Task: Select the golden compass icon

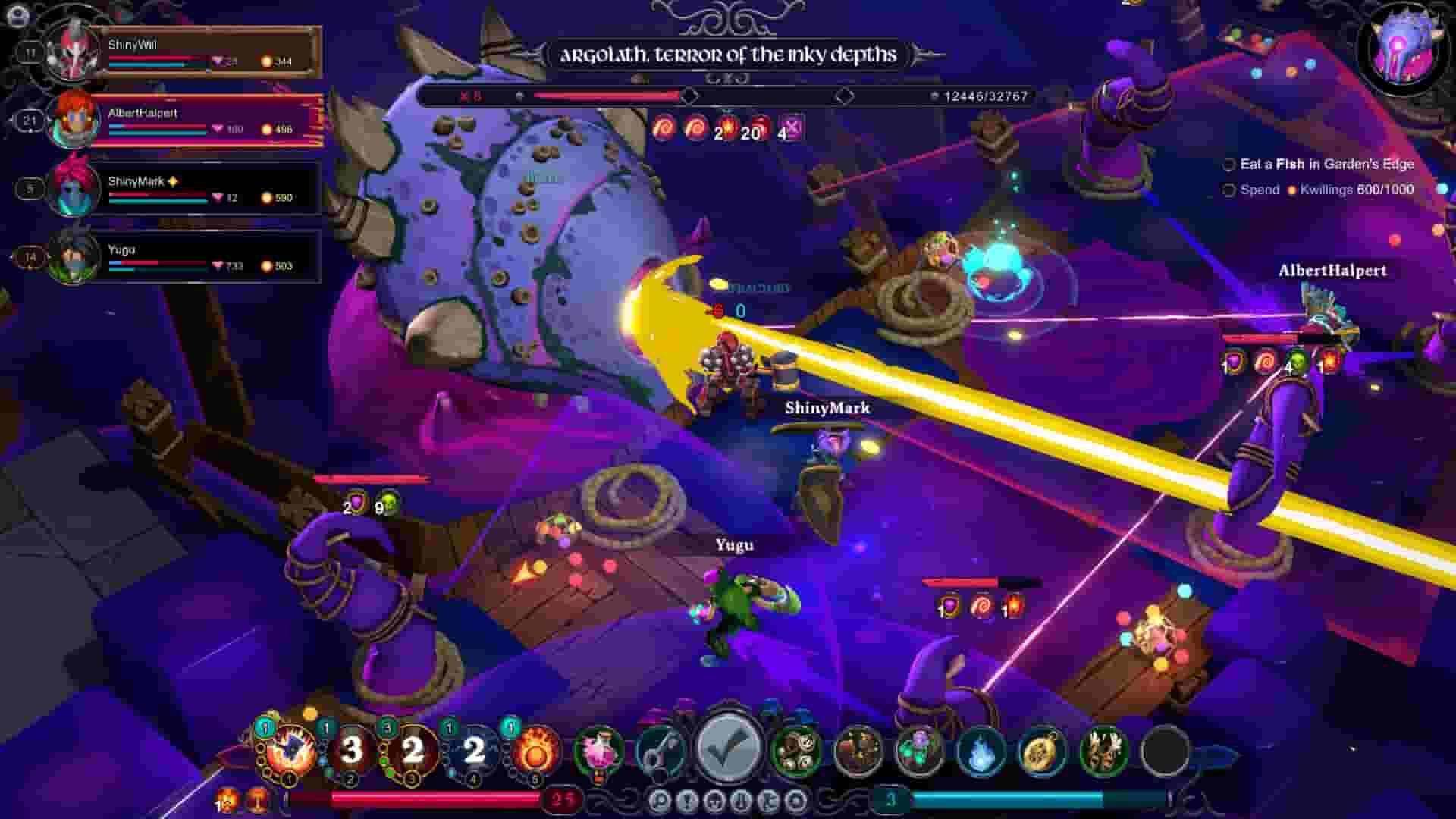Action: click(1041, 750)
